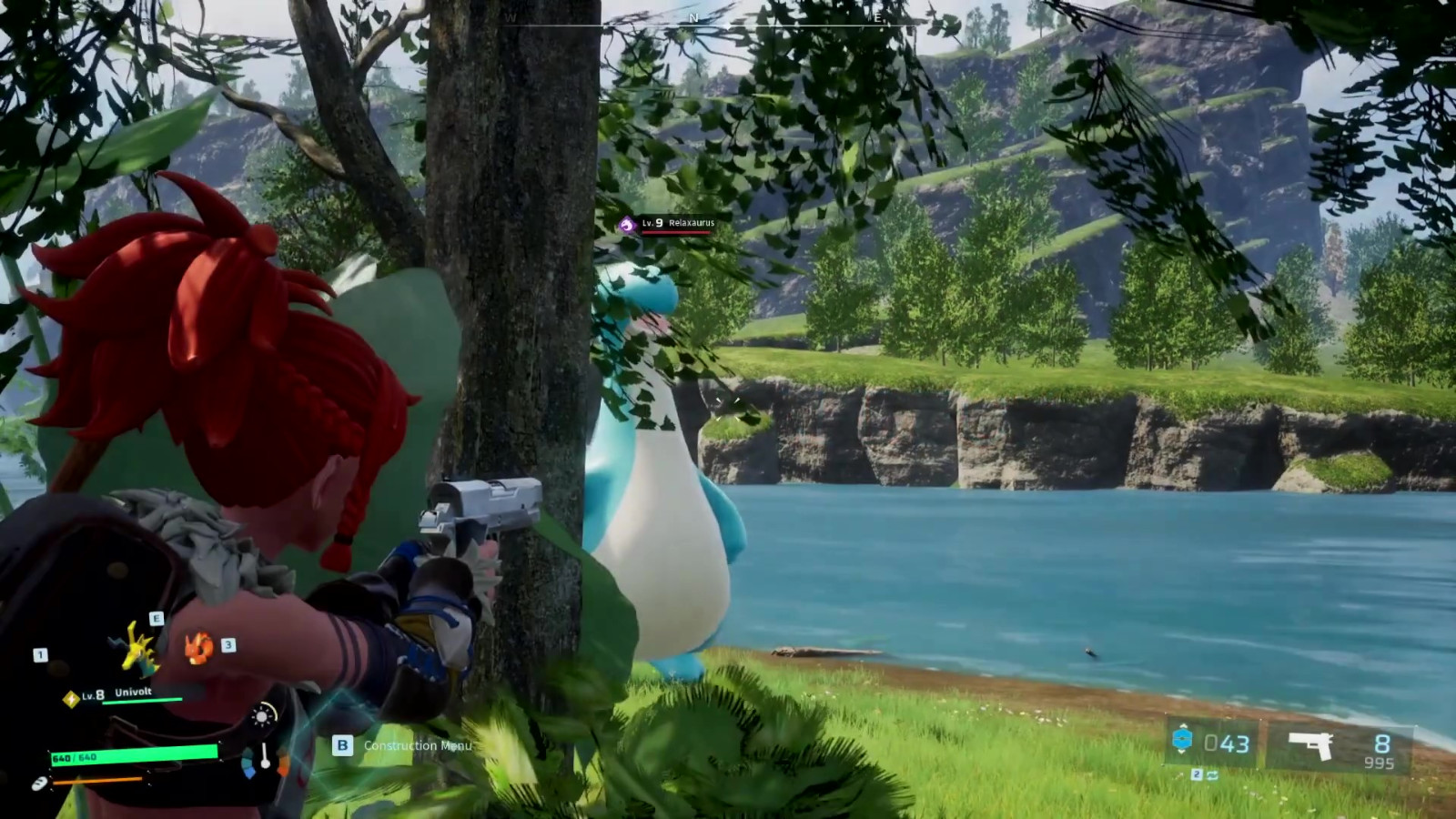
Task: Click the thermometer temperature gauge
Action: click(265, 757)
